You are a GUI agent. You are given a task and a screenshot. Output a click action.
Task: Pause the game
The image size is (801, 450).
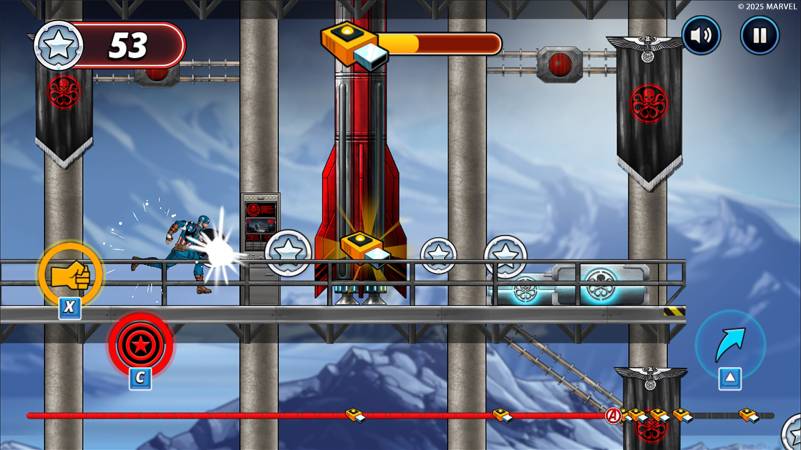(759, 36)
